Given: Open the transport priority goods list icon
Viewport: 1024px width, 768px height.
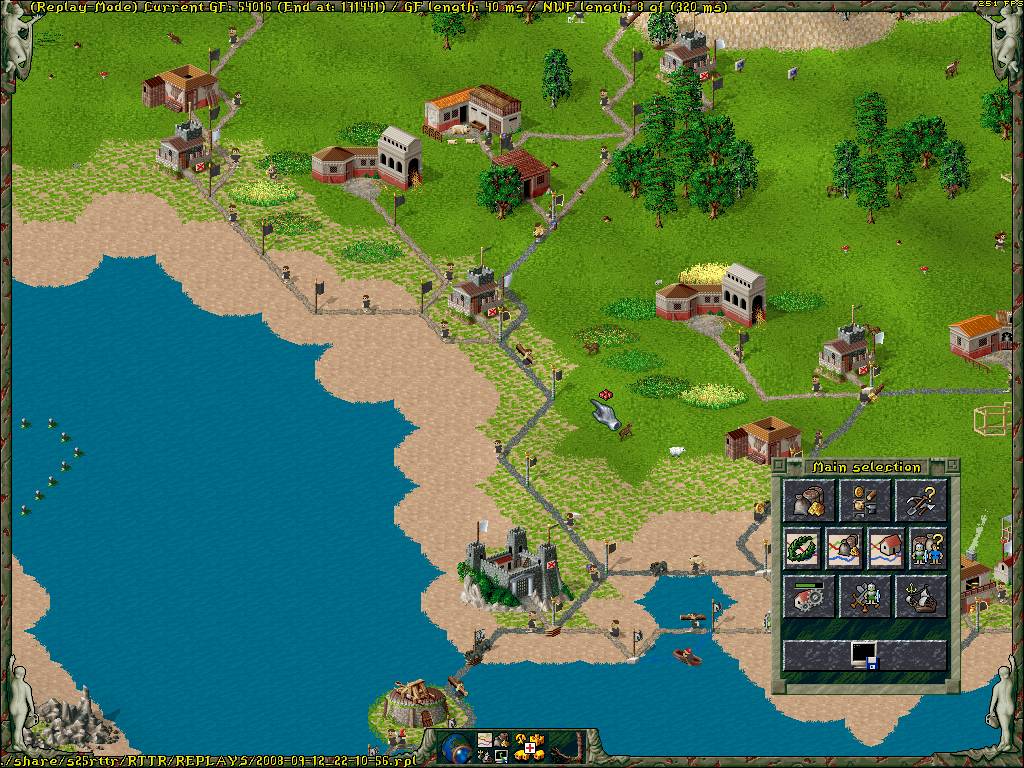Looking at the screenshot, I should [x=865, y=500].
